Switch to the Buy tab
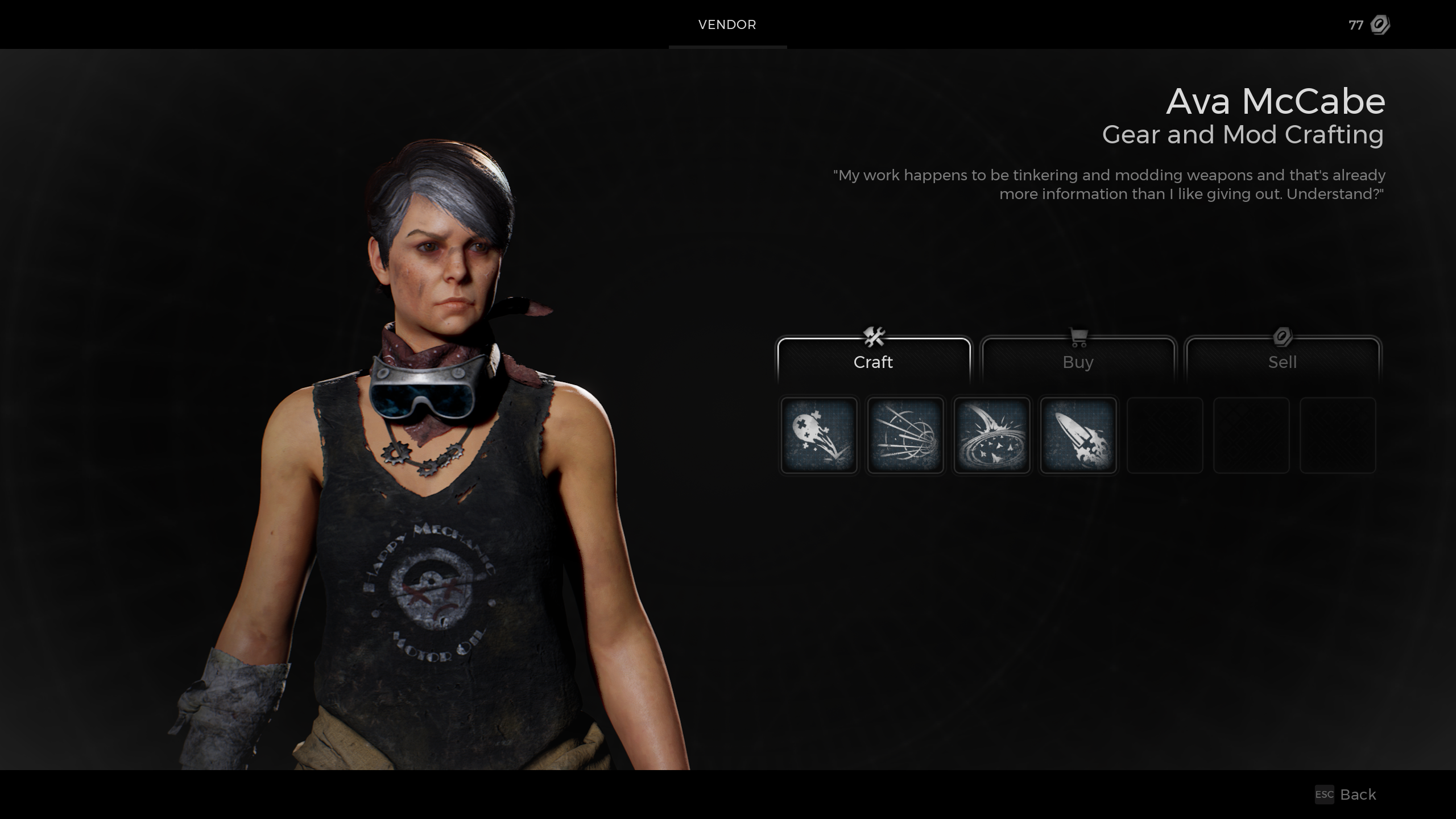1456x819 pixels. [1078, 361]
